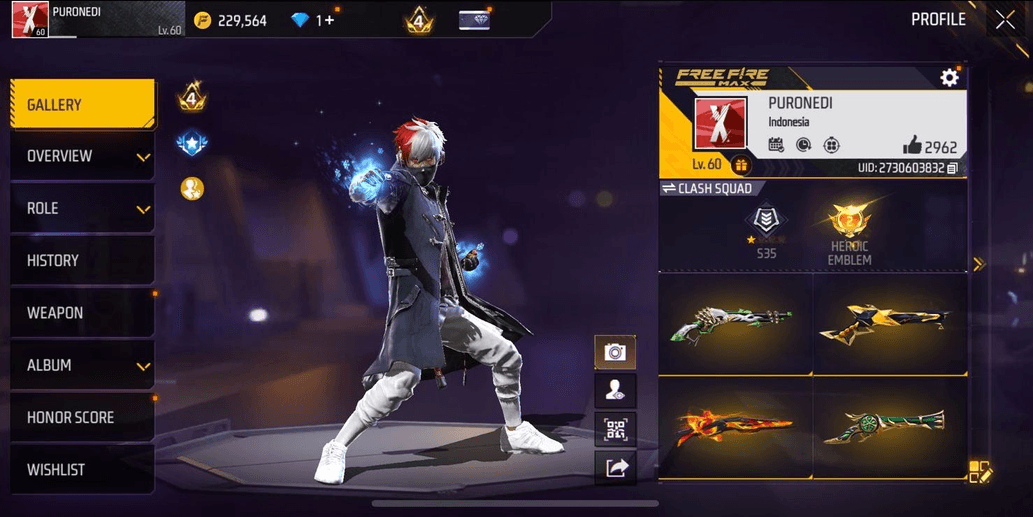
Task: Open the QR code scanner button
Action: 615,429
